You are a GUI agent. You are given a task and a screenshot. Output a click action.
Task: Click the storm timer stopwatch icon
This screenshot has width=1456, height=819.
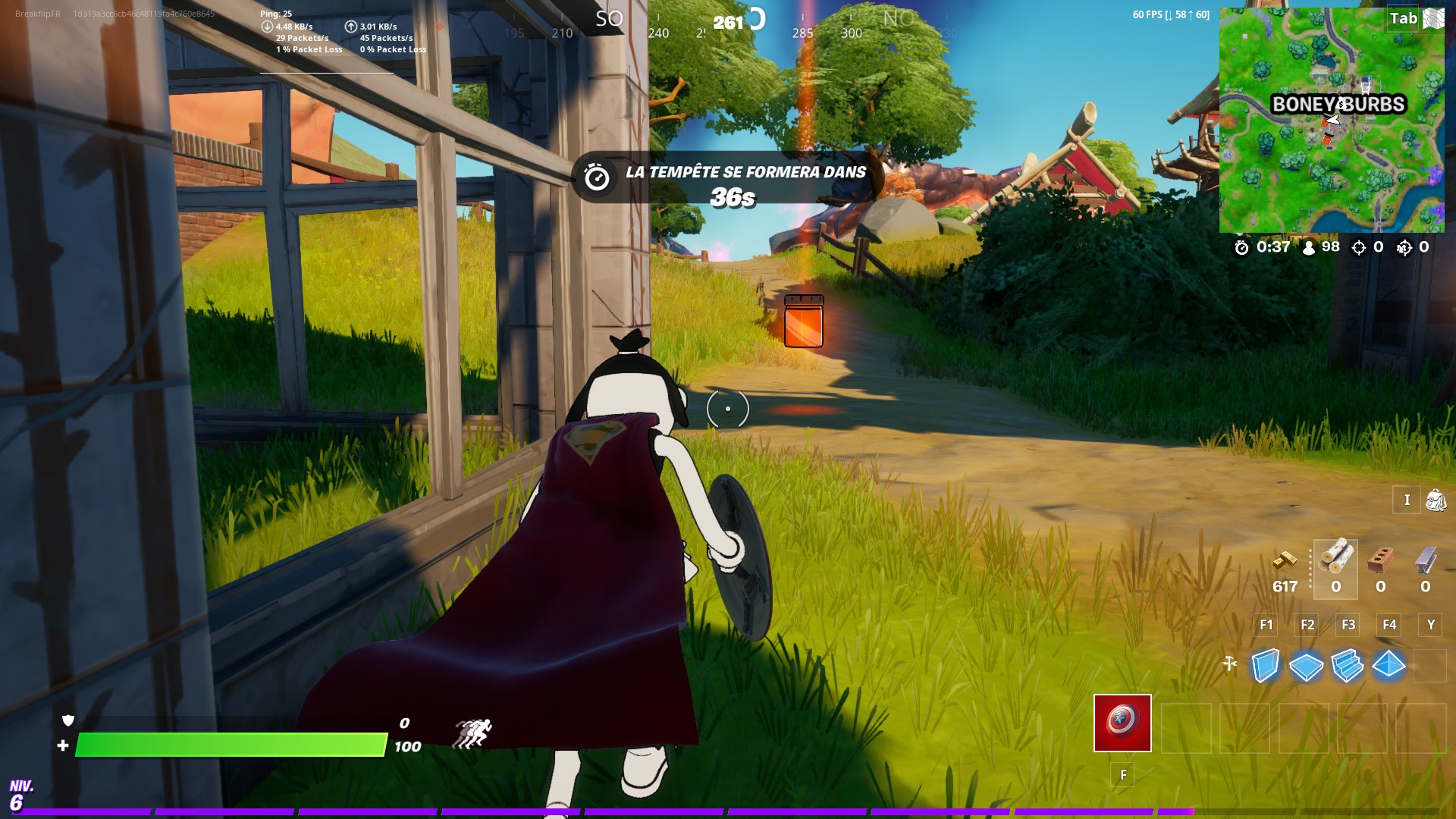tap(1241, 246)
